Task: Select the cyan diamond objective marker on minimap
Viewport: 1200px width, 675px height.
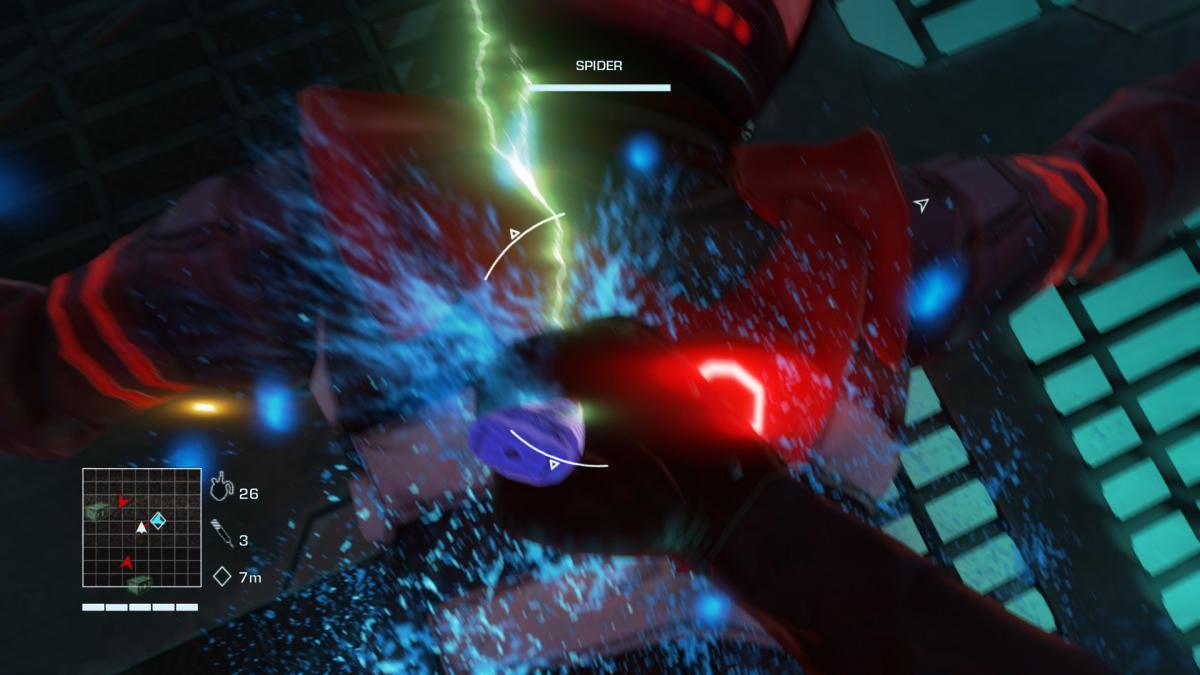Action: tap(157, 519)
